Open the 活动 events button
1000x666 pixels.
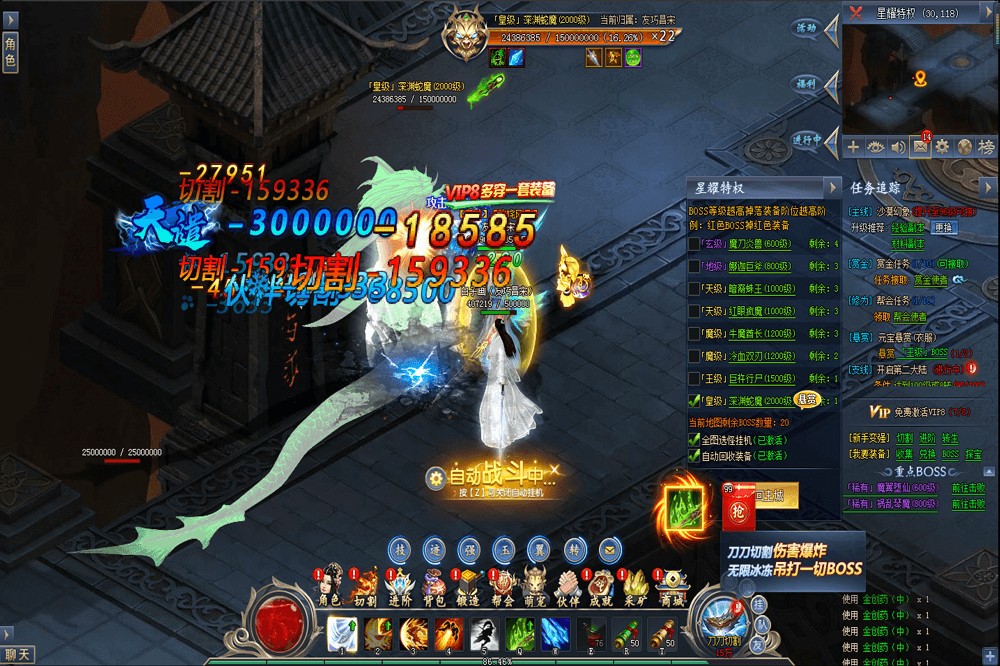[x=806, y=28]
